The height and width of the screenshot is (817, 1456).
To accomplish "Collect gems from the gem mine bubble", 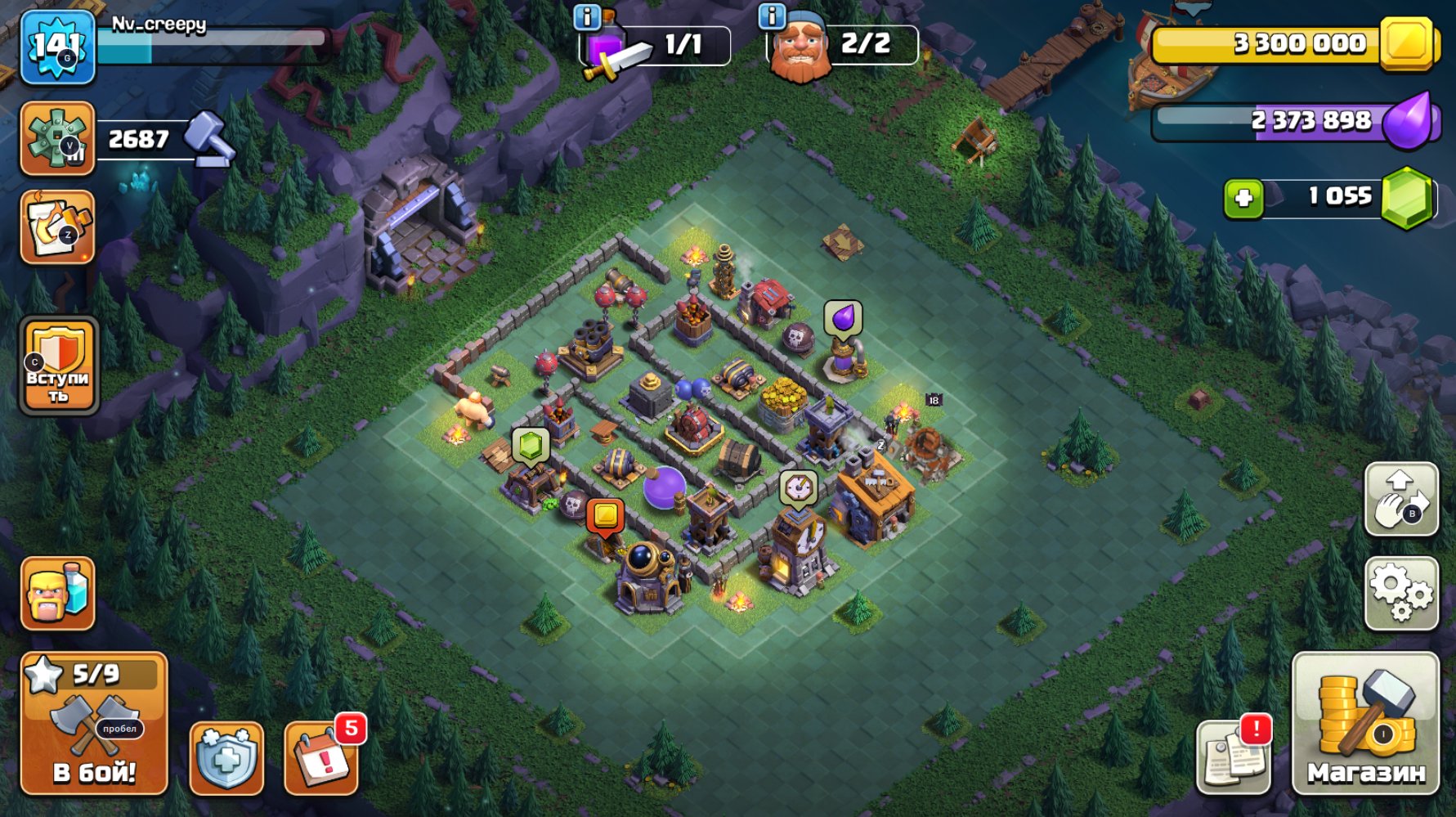I will coord(531,446).
